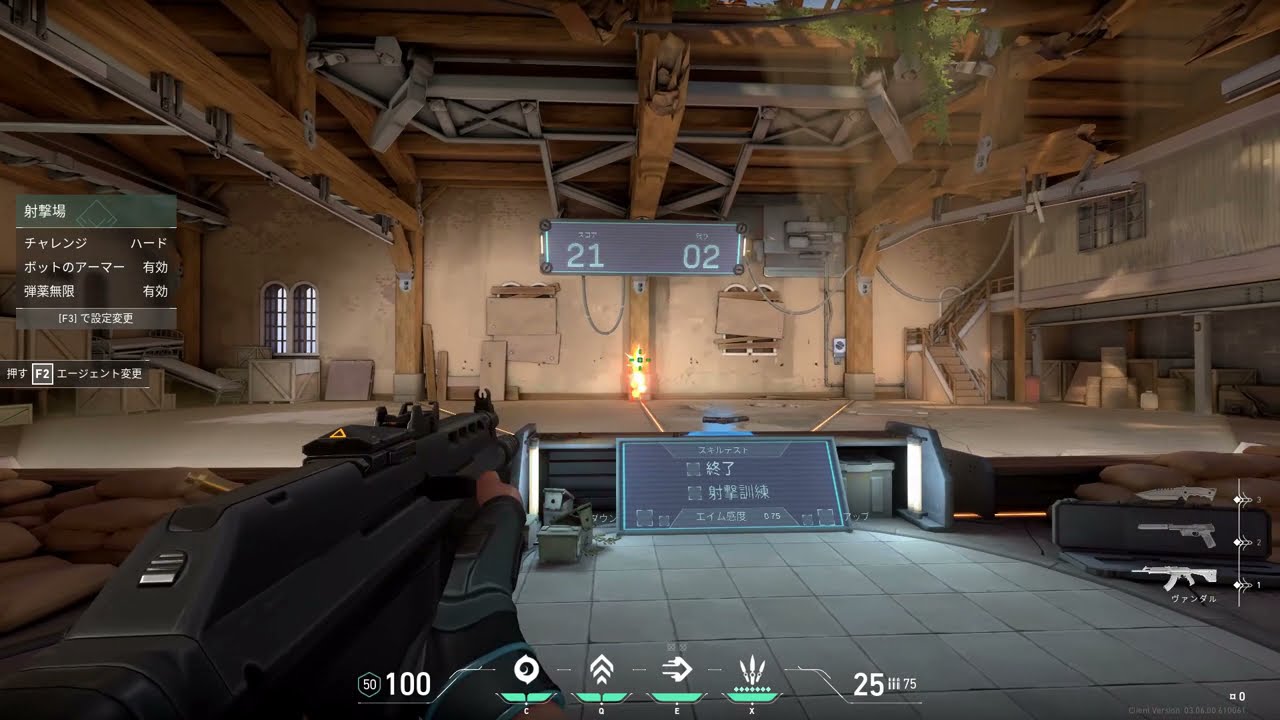Use the Updraft double-chevron ability

coord(601,670)
